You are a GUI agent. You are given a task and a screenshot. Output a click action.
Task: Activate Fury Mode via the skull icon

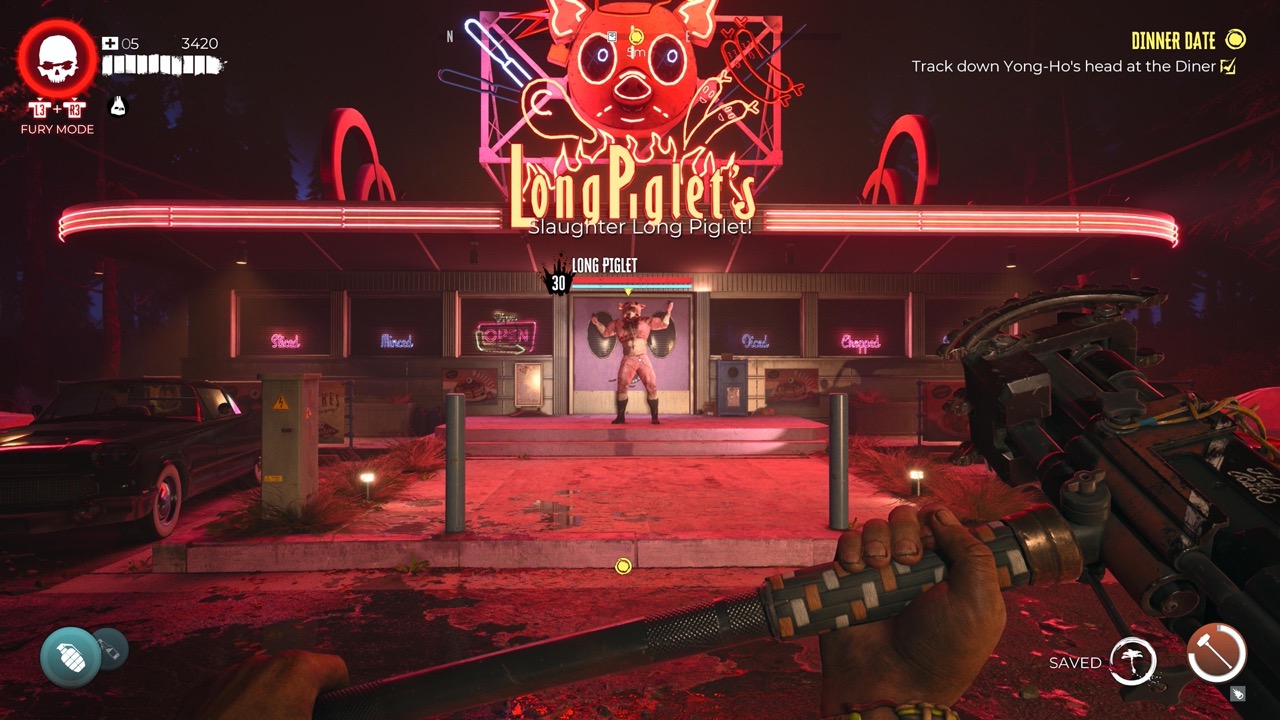pos(57,55)
